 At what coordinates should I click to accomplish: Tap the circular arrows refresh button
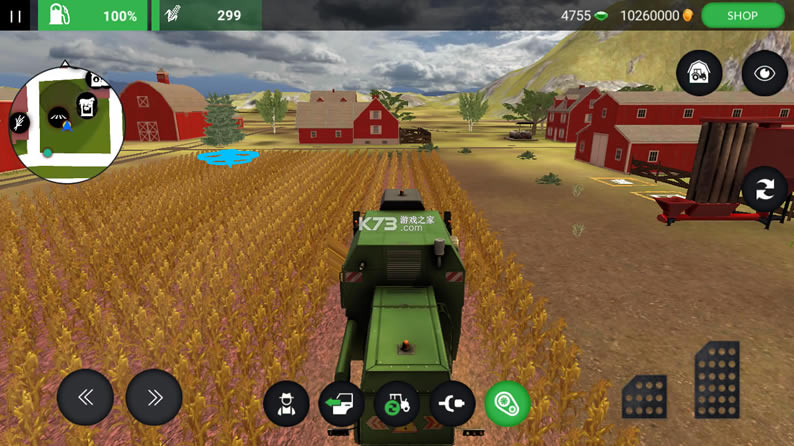click(764, 189)
